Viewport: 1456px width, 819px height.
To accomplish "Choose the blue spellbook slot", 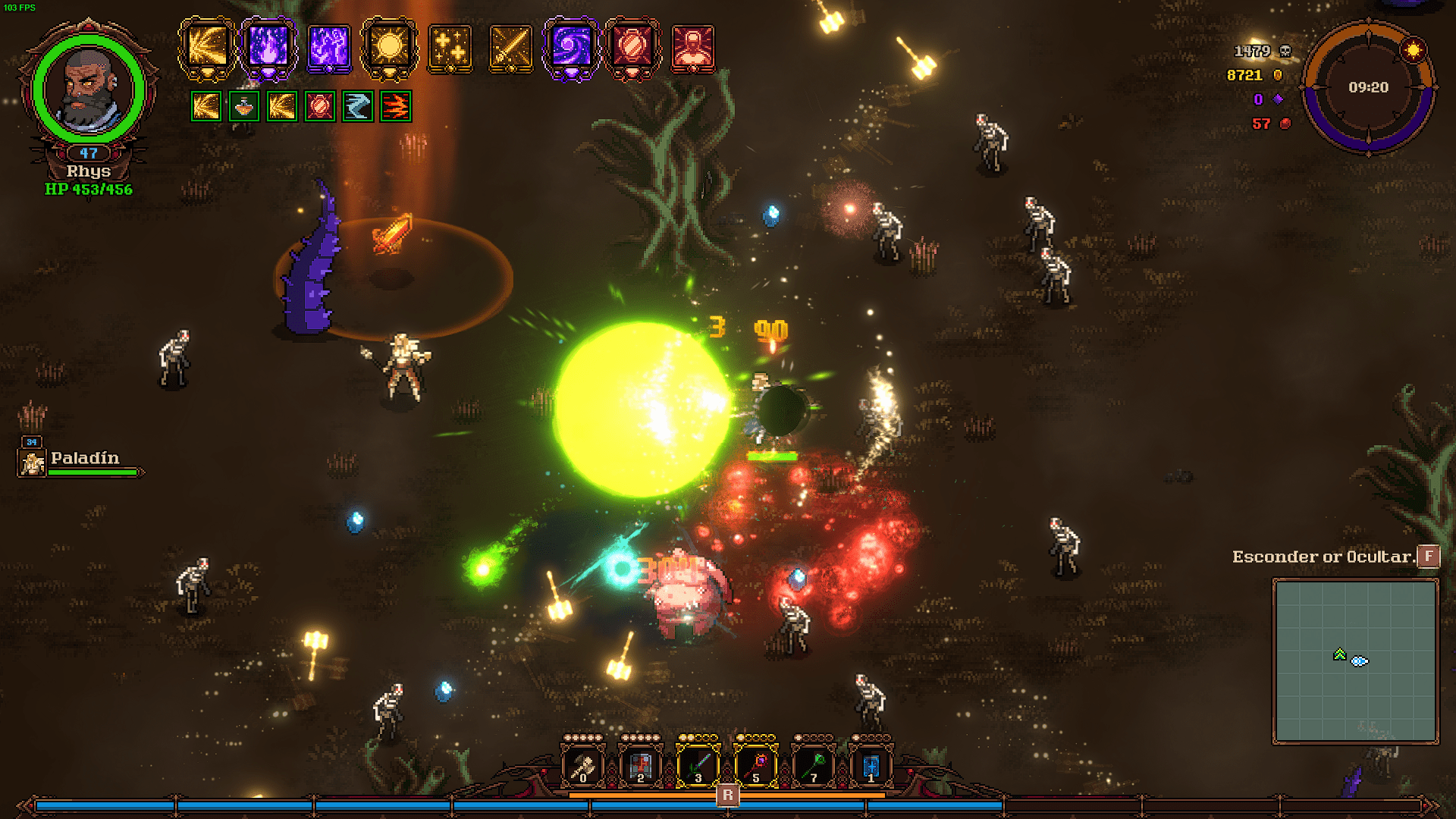I will pyautogui.click(x=871, y=764).
